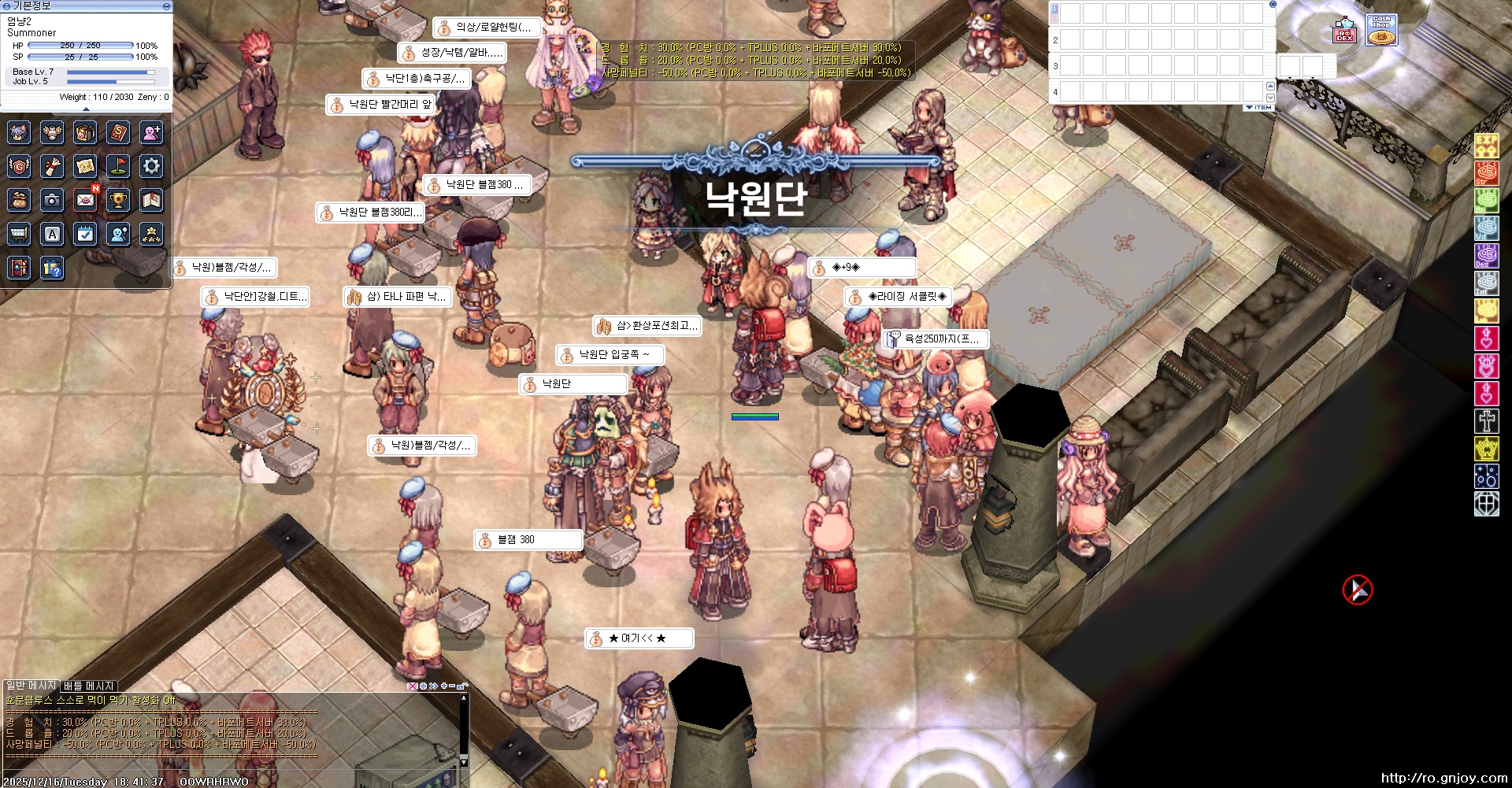
Task: Open the mail icon showing the N notification
Action: 85,200
